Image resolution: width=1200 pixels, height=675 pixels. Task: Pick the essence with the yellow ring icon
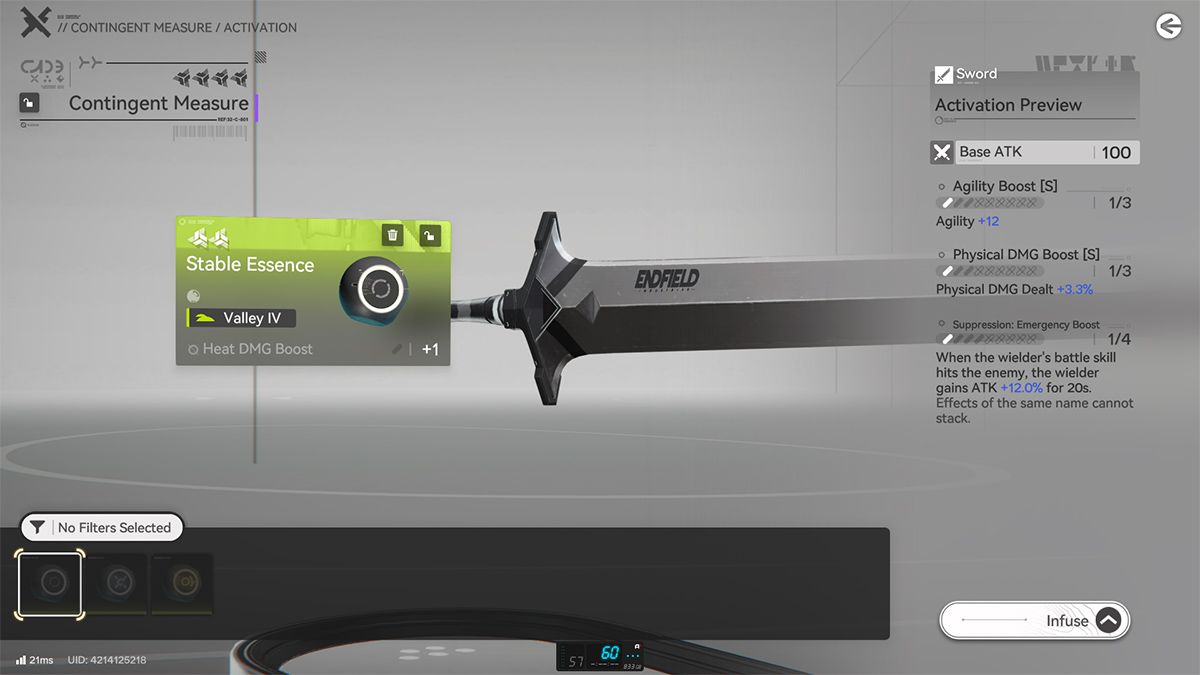pos(182,583)
